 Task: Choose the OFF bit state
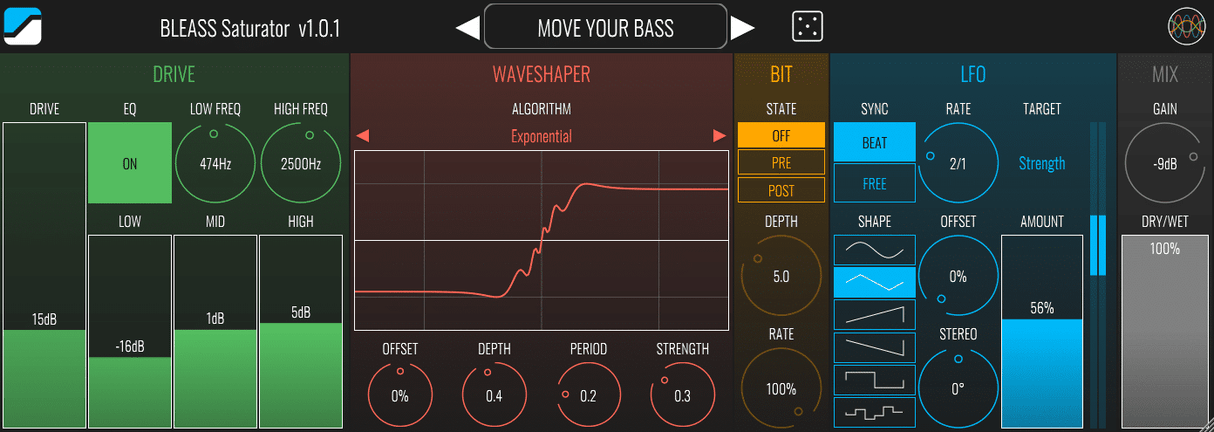(x=781, y=136)
